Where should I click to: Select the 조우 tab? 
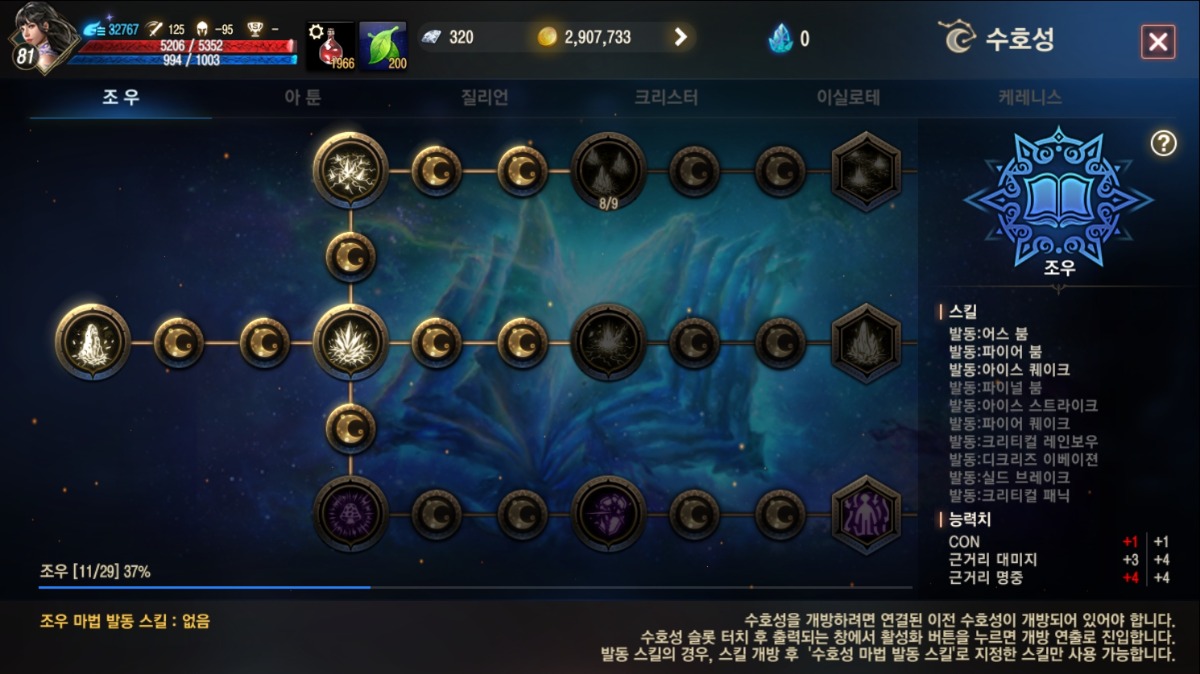(x=120, y=97)
